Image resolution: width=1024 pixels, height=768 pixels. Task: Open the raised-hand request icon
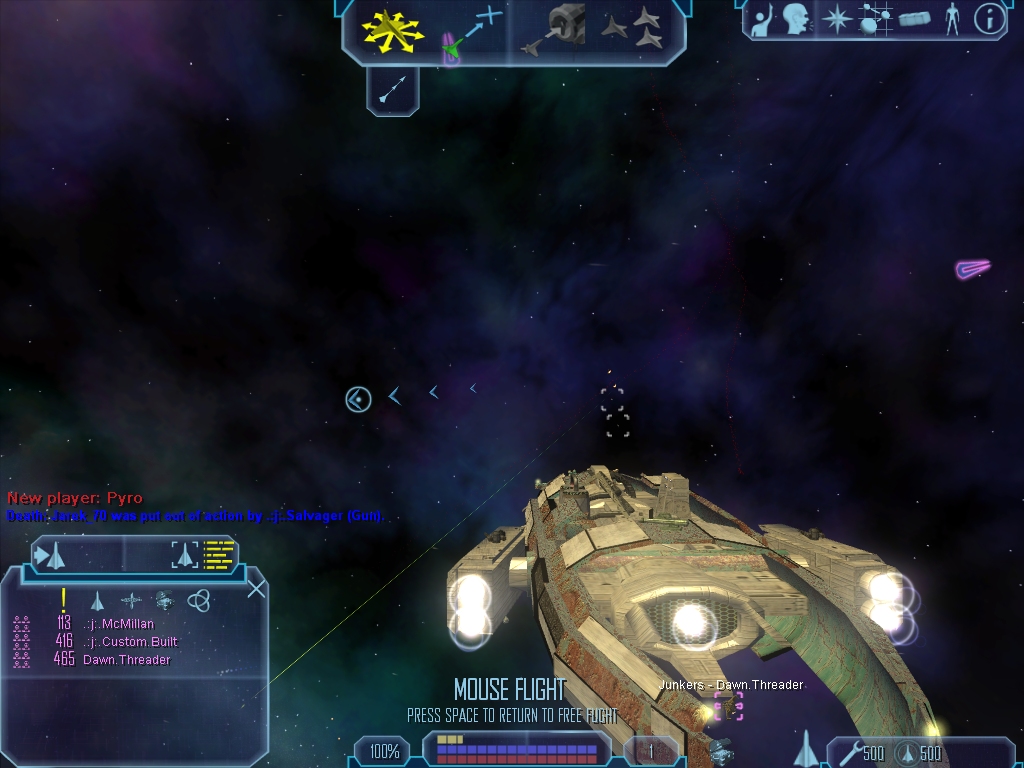(762, 18)
